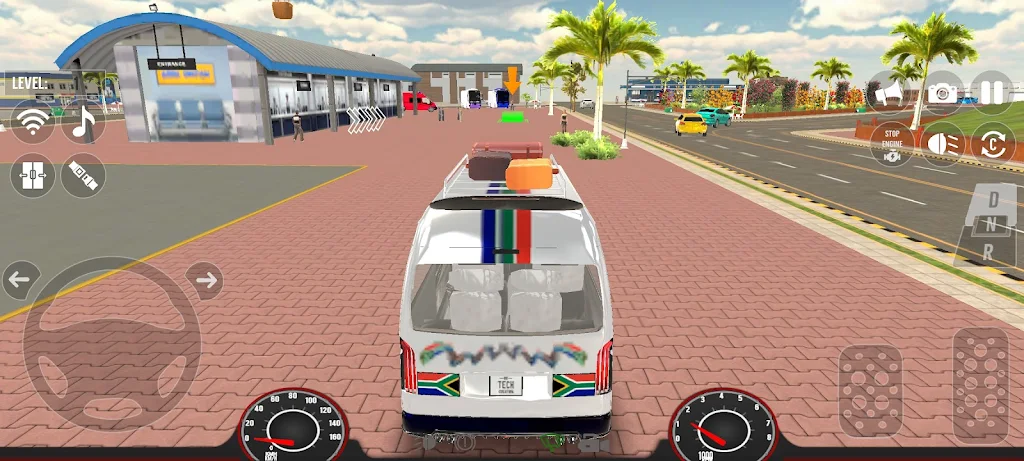Screen dimensions: 1024x461
Task: Select N on the gear shifter
Action: click(x=993, y=223)
